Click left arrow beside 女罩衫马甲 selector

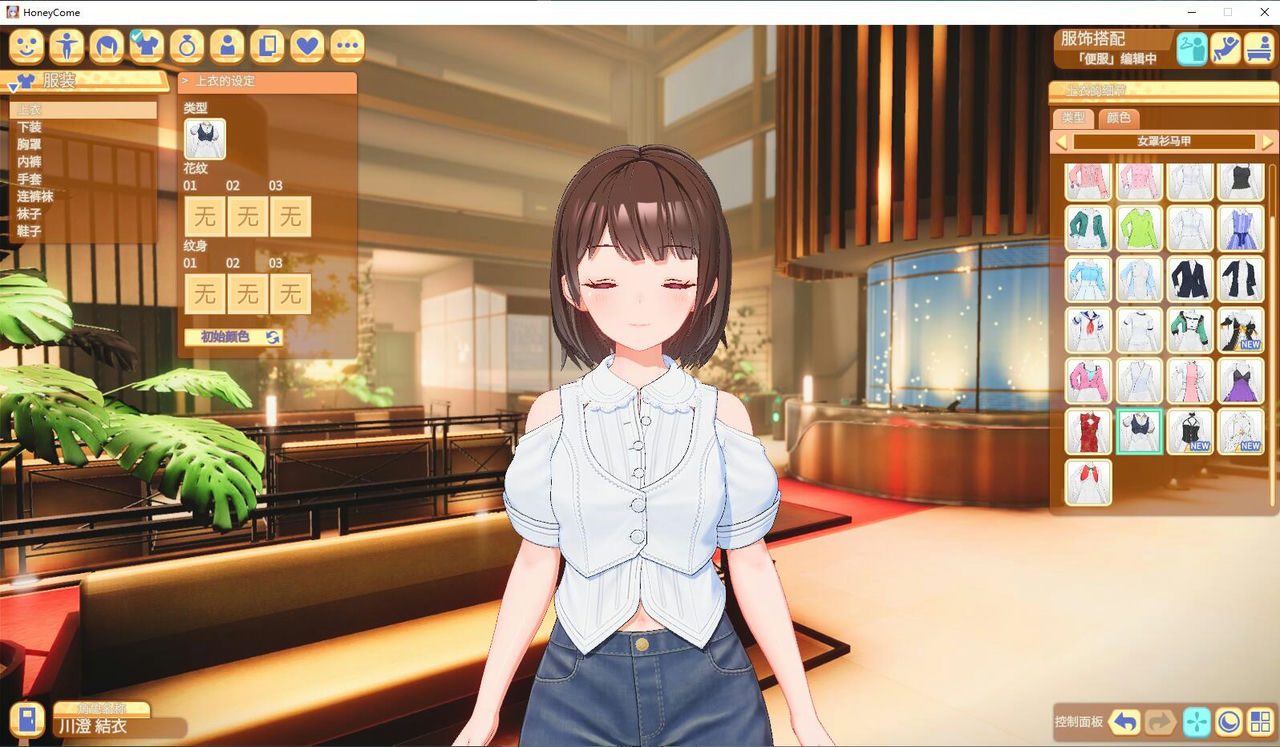point(1061,141)
